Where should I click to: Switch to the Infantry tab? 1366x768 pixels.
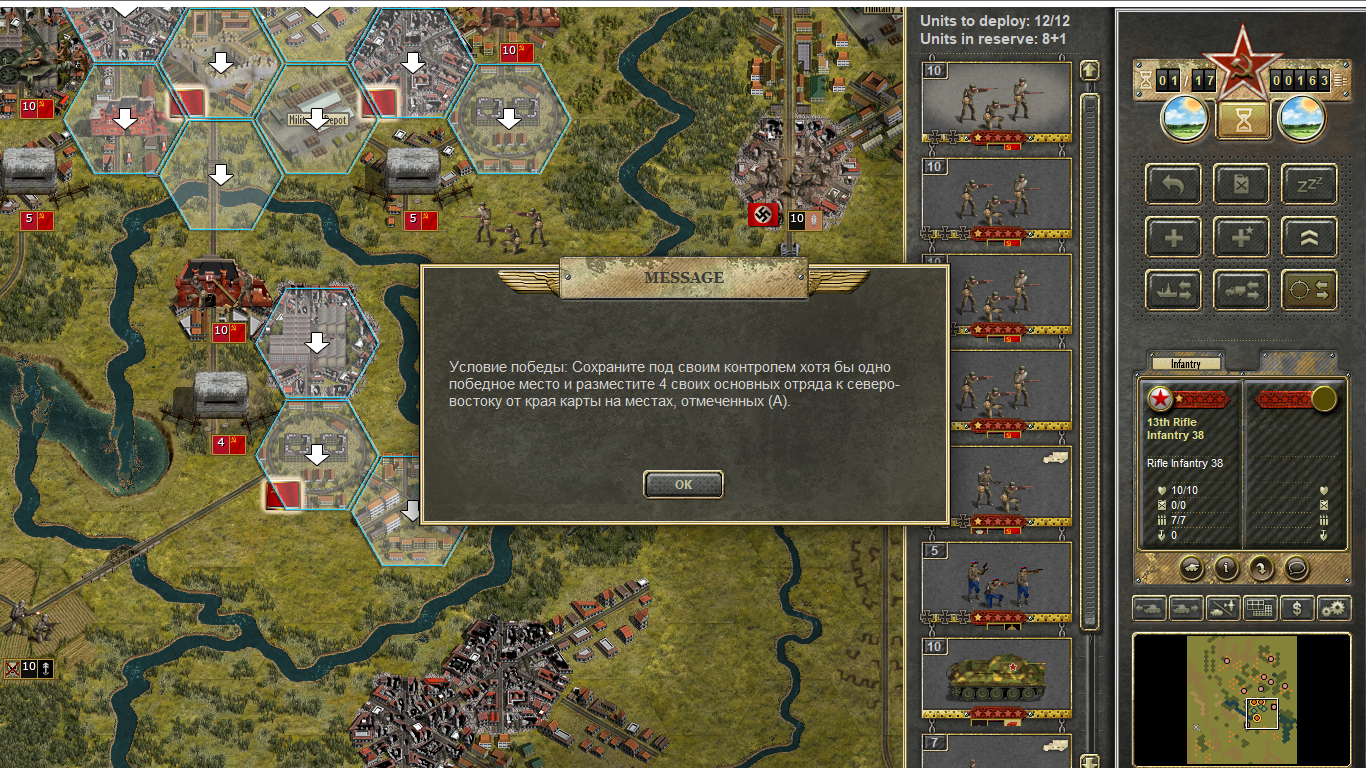tap(1186, 364)
